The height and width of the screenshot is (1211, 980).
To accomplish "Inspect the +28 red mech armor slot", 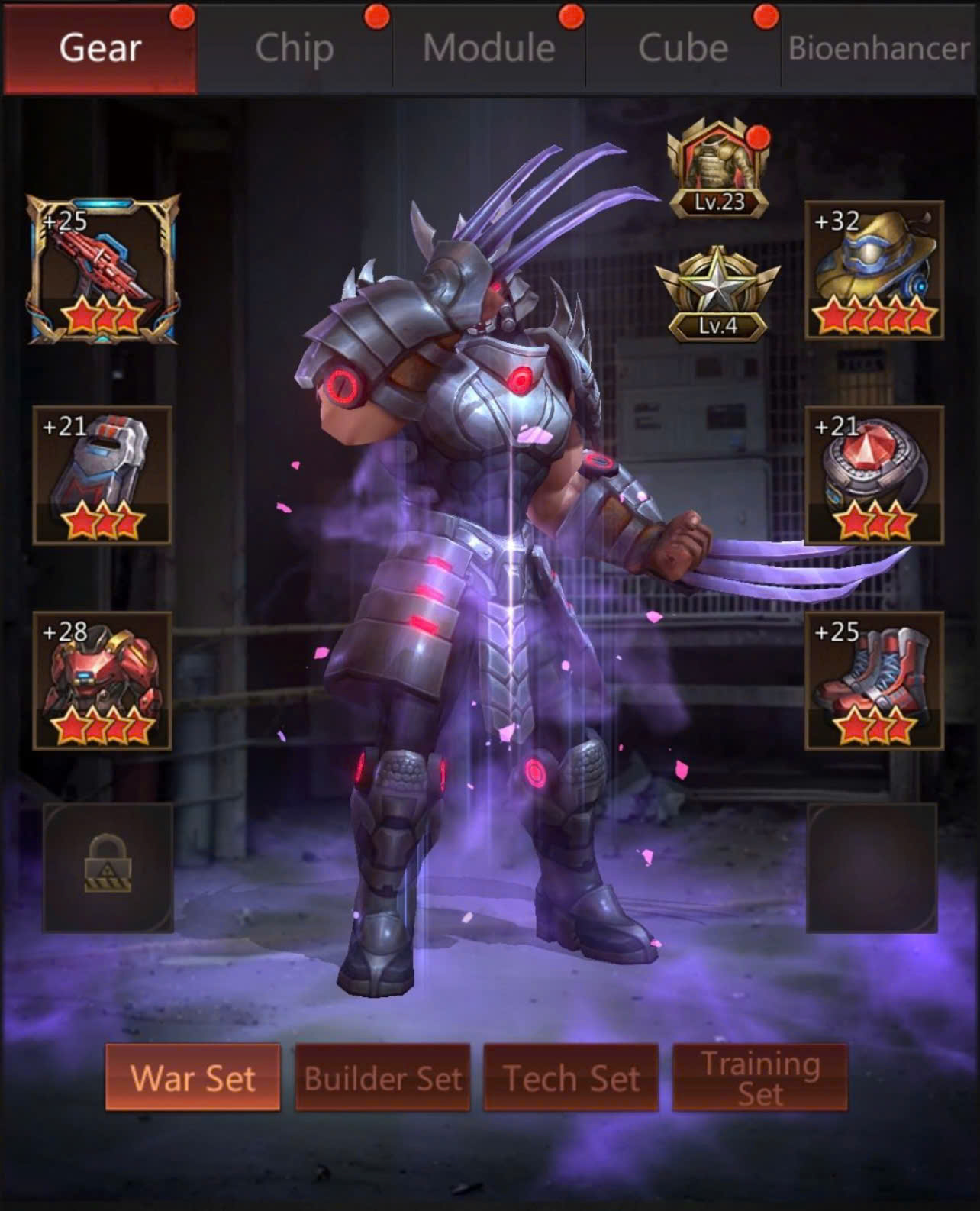I will point(102,680).
